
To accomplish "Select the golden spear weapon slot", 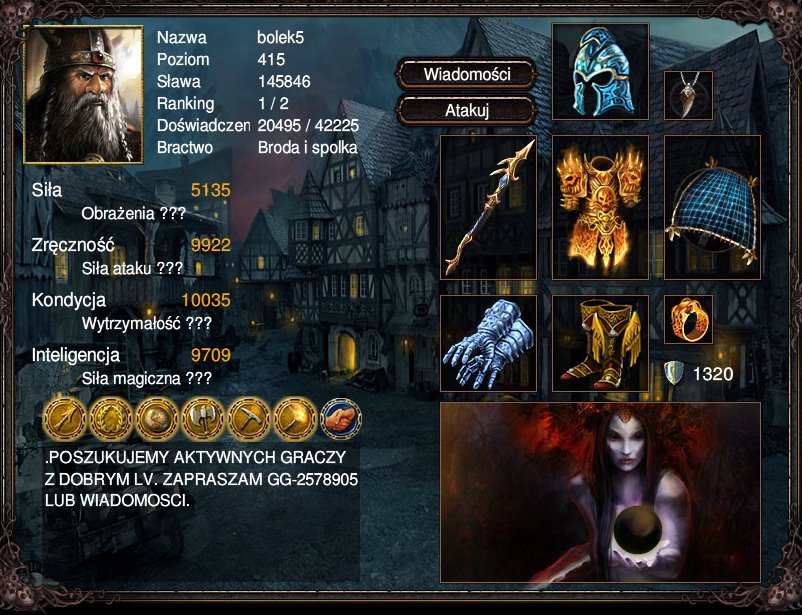I will coord(488,207).
